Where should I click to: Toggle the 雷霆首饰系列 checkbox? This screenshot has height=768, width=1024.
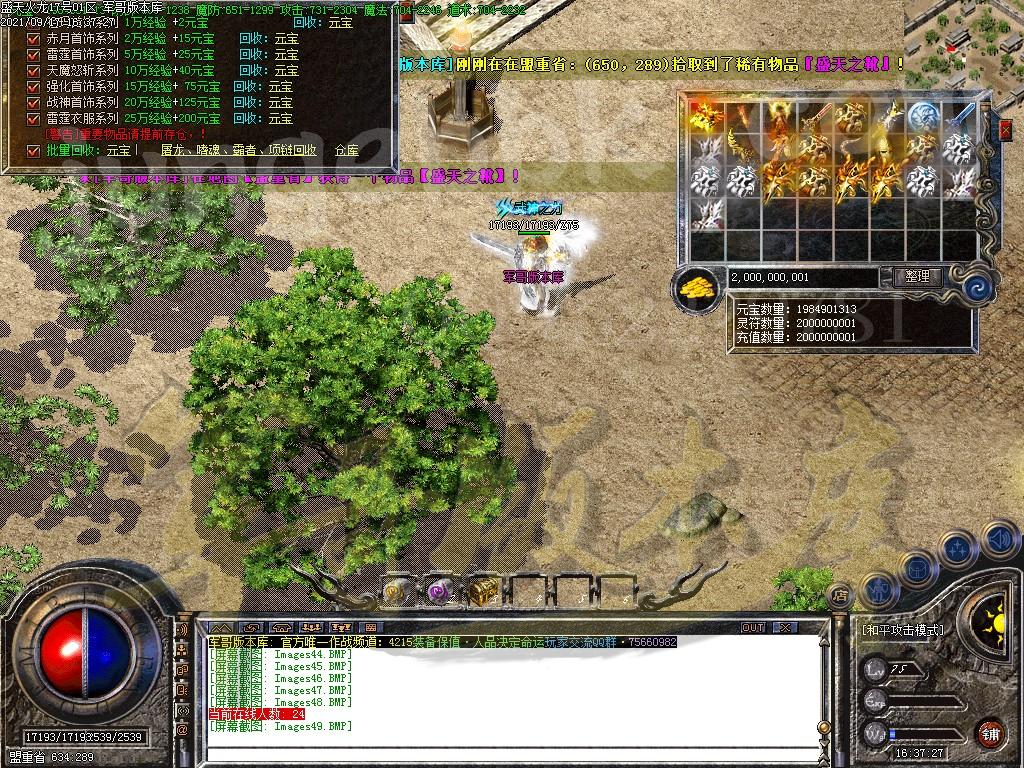[33, 55]
